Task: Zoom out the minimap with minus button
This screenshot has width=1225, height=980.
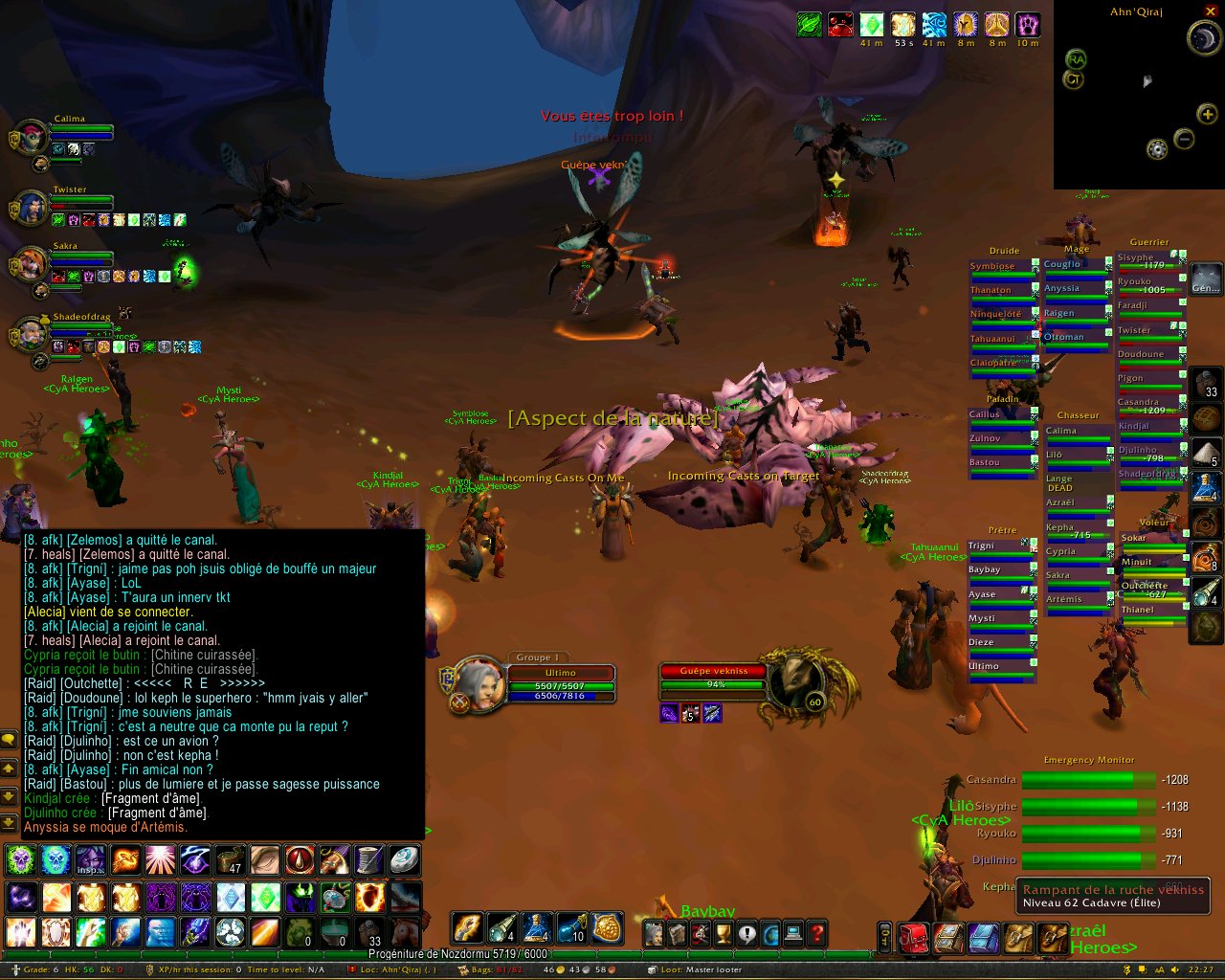Action: pos(1184,140)
